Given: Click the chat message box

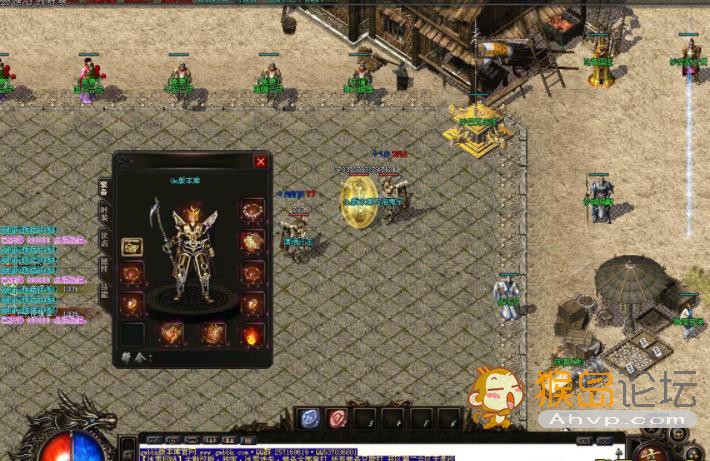Looking at the screenshot, I should (380, 452).
